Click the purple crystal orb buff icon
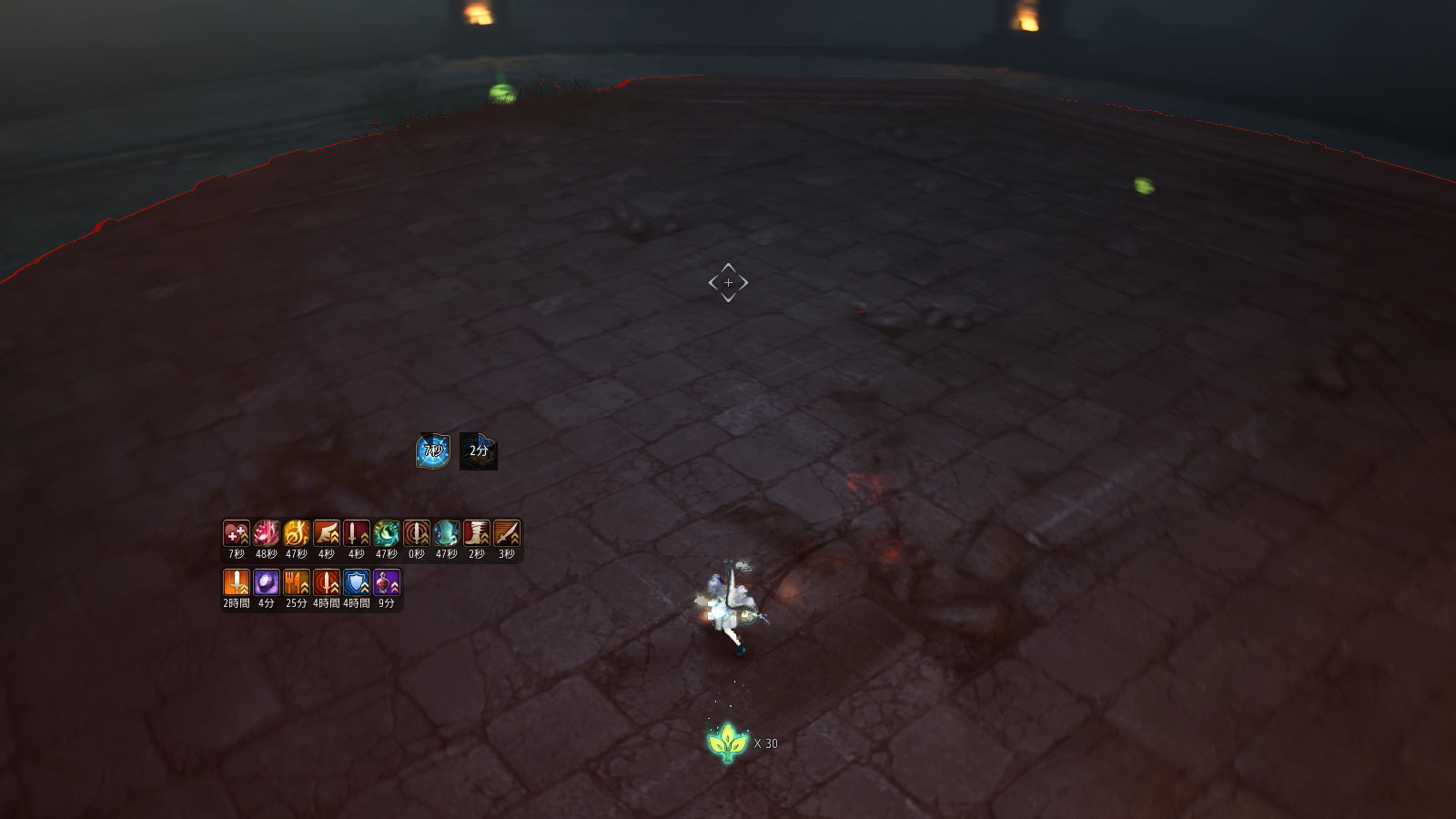The width and height of the screenshot is (1456, 819). (267, 582)
